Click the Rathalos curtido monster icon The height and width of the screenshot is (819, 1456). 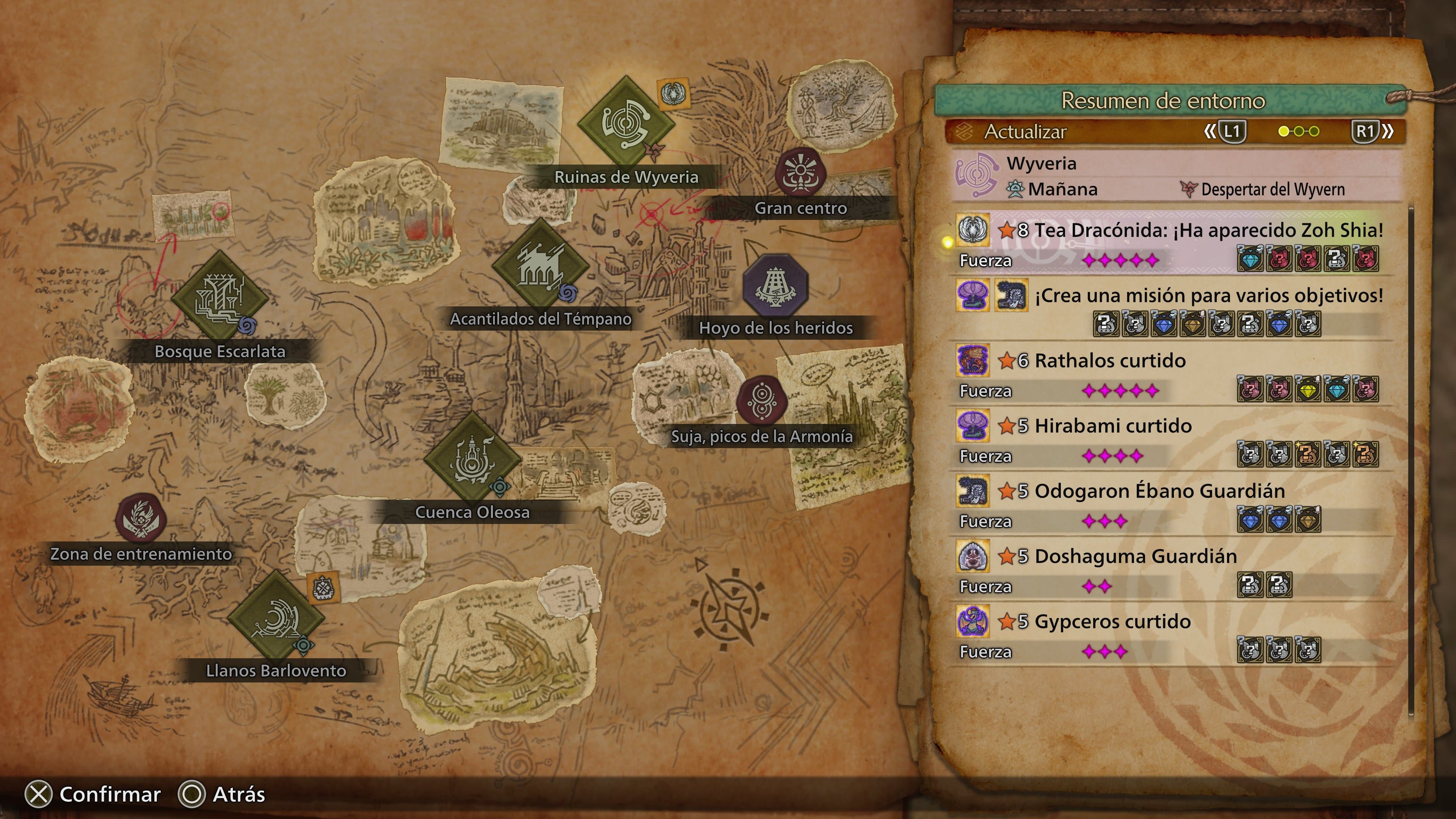pos(973,360)
